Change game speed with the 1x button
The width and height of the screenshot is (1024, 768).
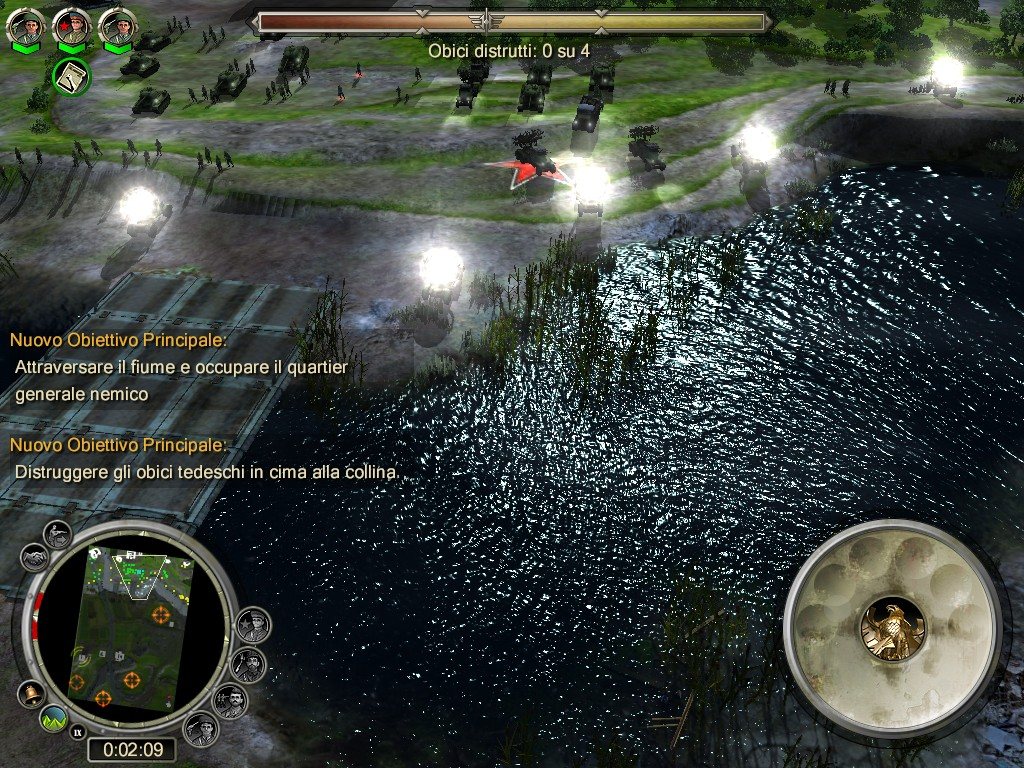pyautogui.click(x=77, y=733)
